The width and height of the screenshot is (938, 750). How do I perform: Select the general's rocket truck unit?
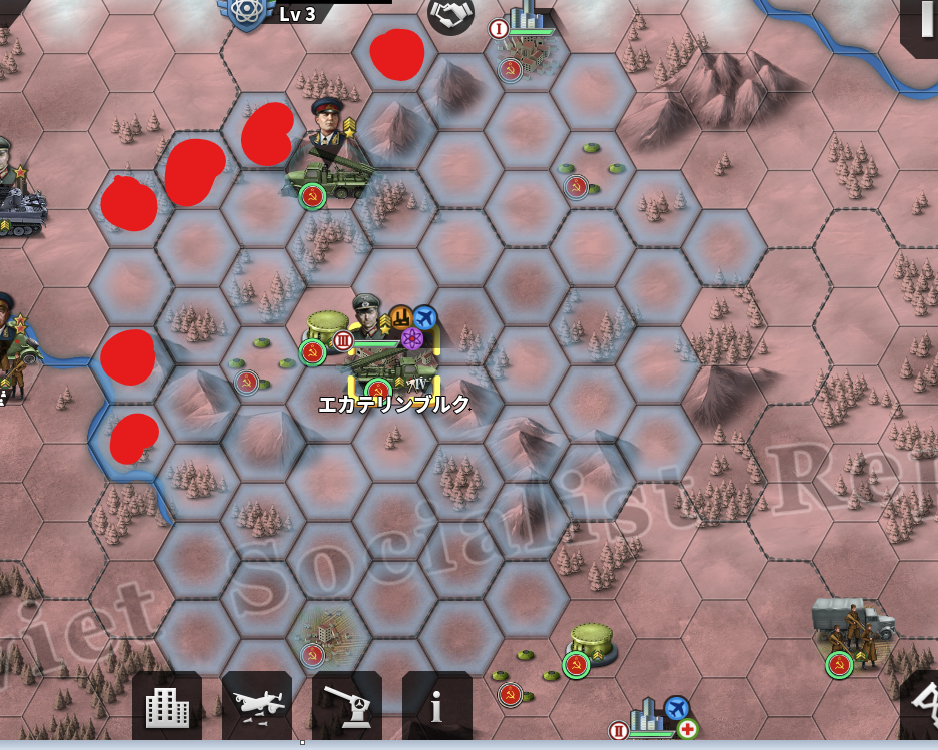332,170
